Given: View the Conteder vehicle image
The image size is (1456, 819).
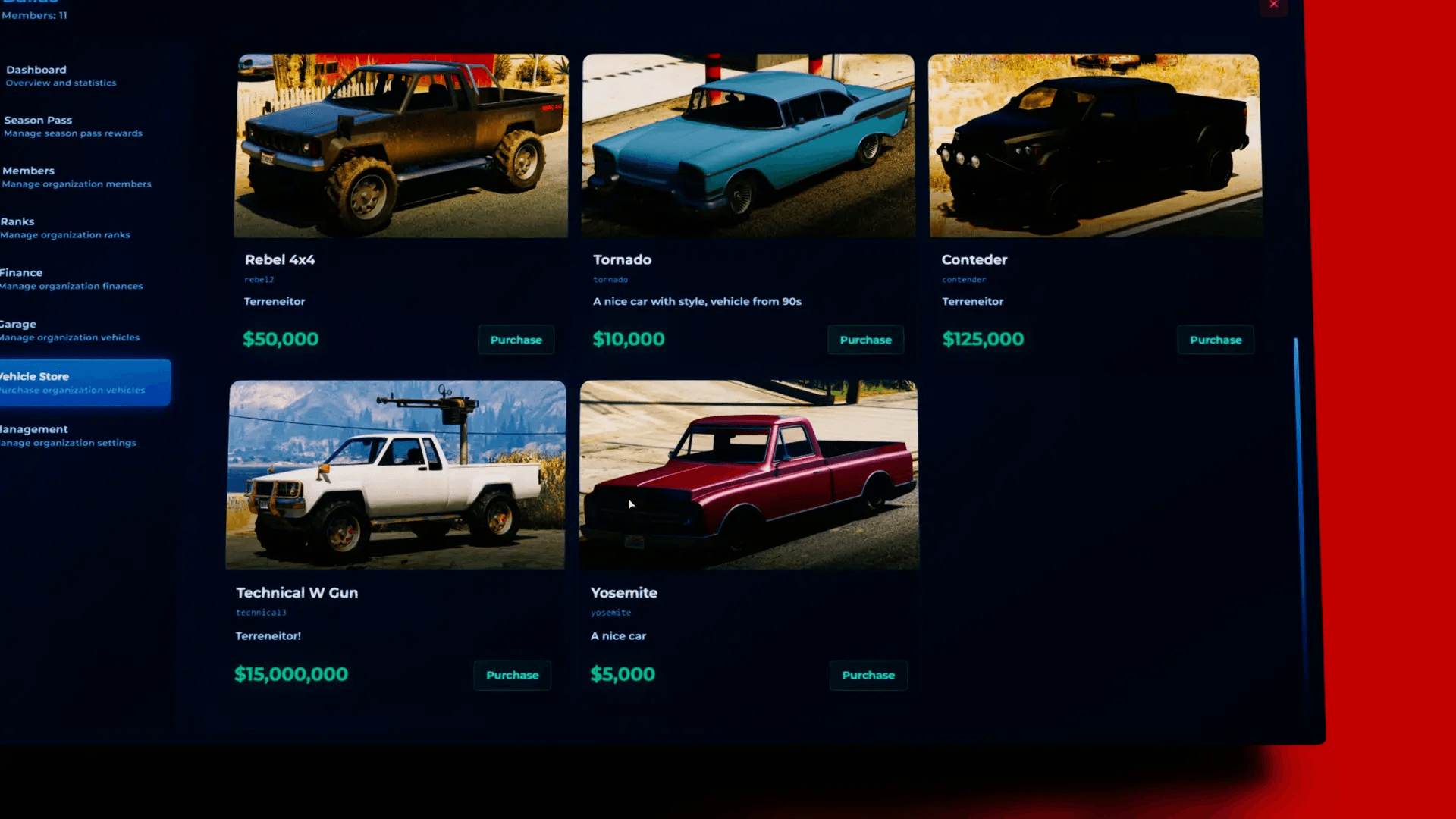Looking at the screenshot, I should click(x=1093, y=145).
